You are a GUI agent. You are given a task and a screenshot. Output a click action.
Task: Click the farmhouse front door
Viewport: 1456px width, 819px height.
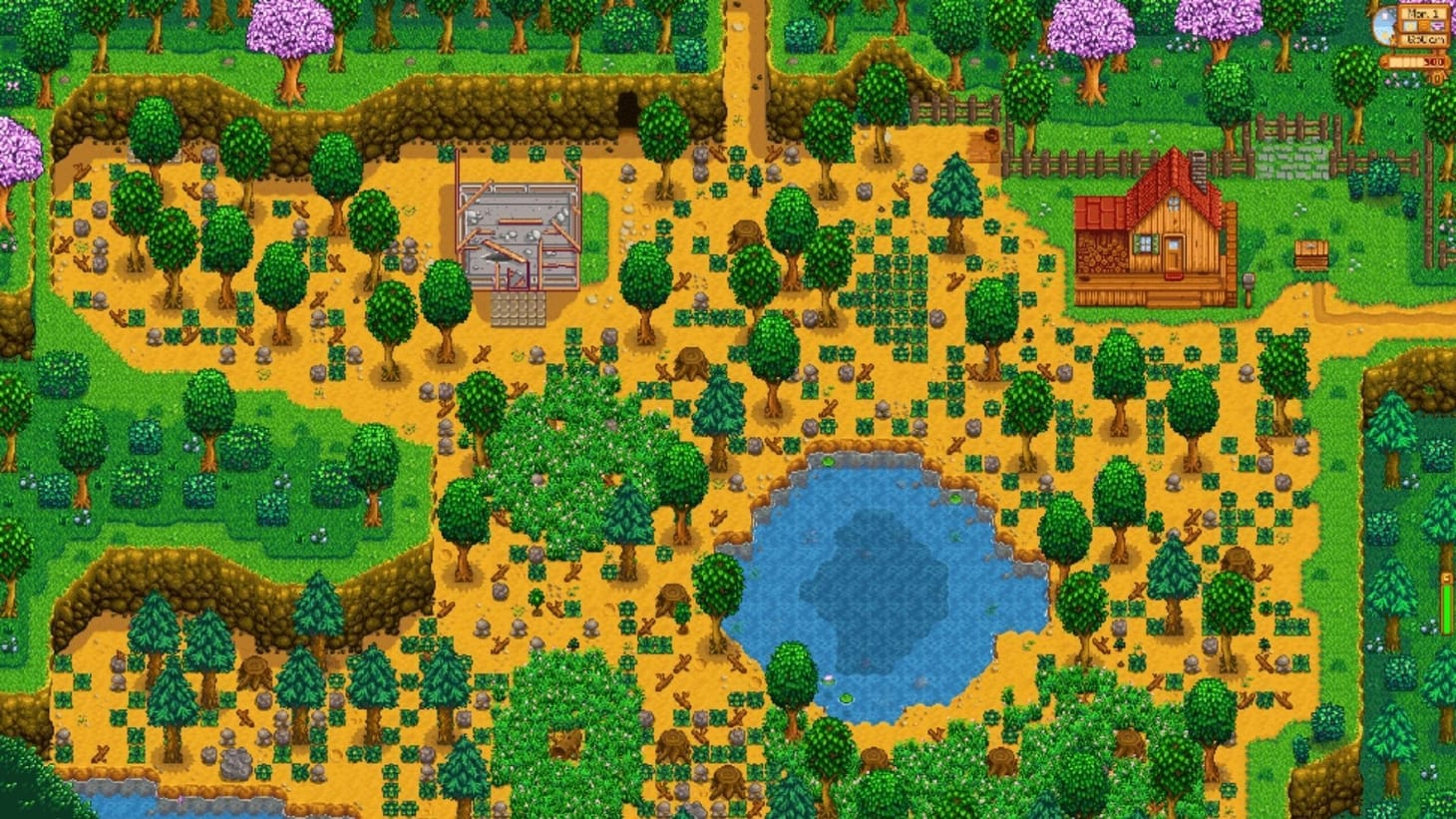[1172, 253]
